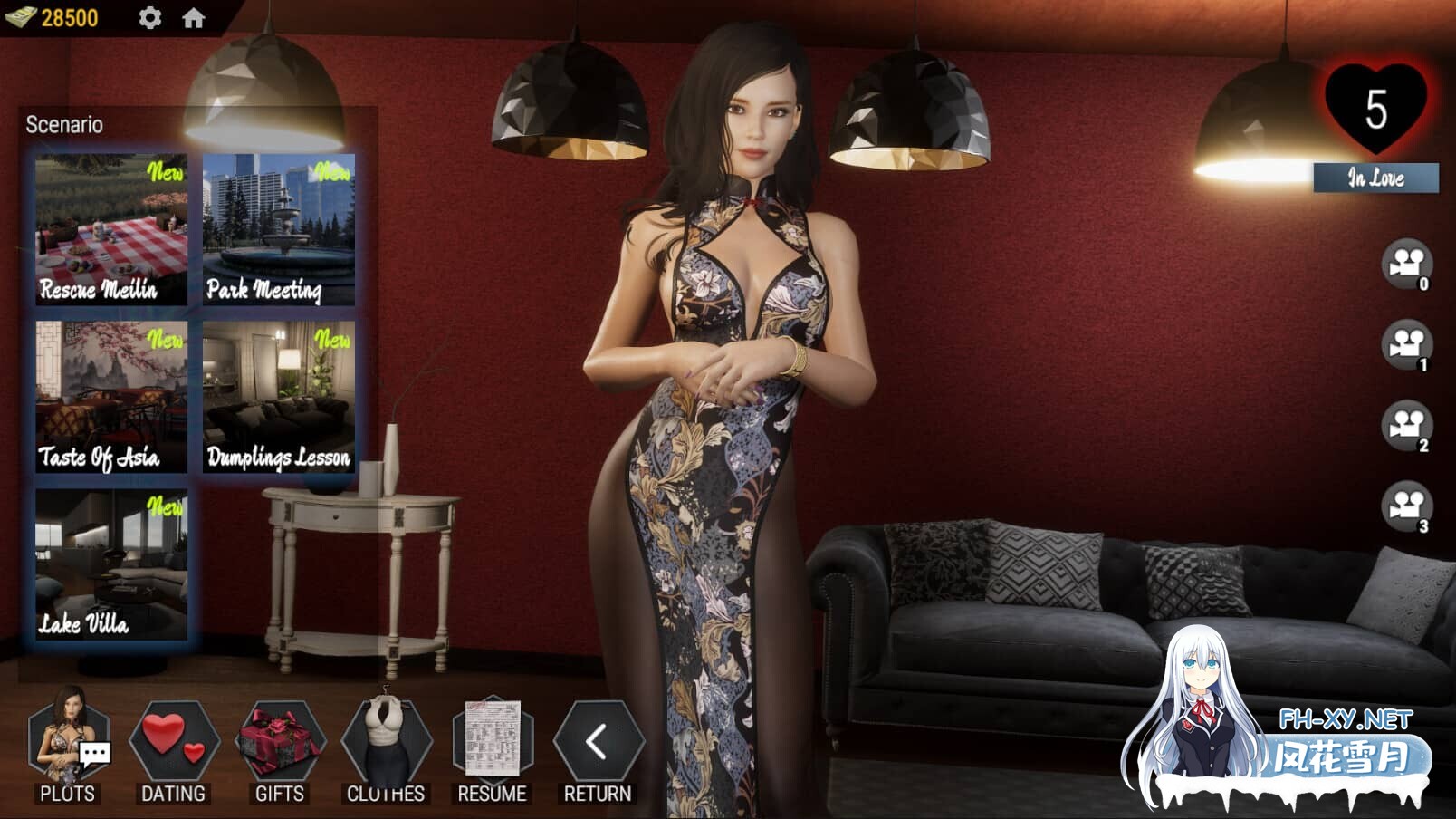Select camera angle 0 on the right
The height and width of the screenshot is (819, 1456).
point(1406,264)
